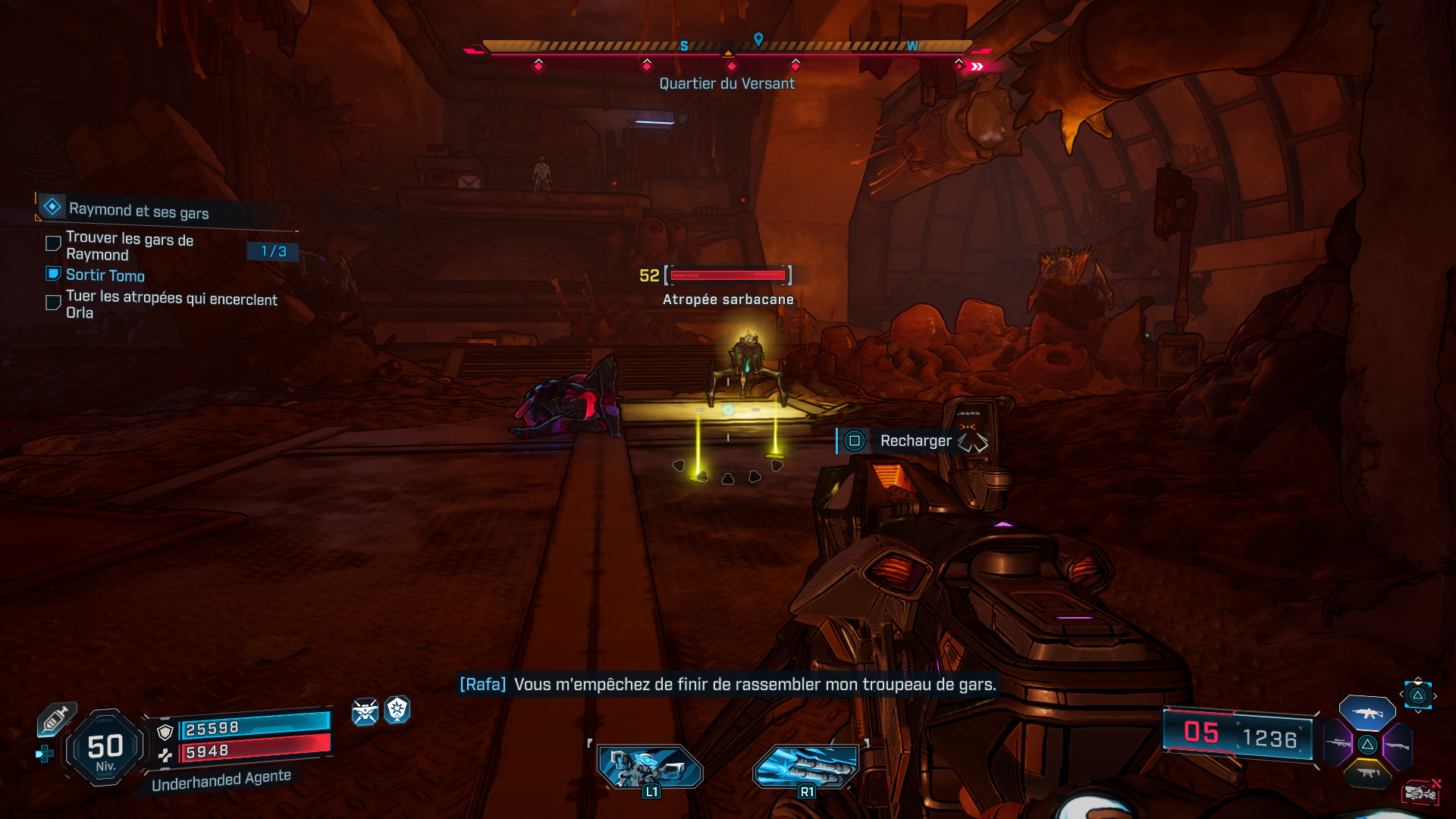Screen dimensions: 1456x819
Task: Select the shotgun on the weapon wheel
Action: 1398,747
